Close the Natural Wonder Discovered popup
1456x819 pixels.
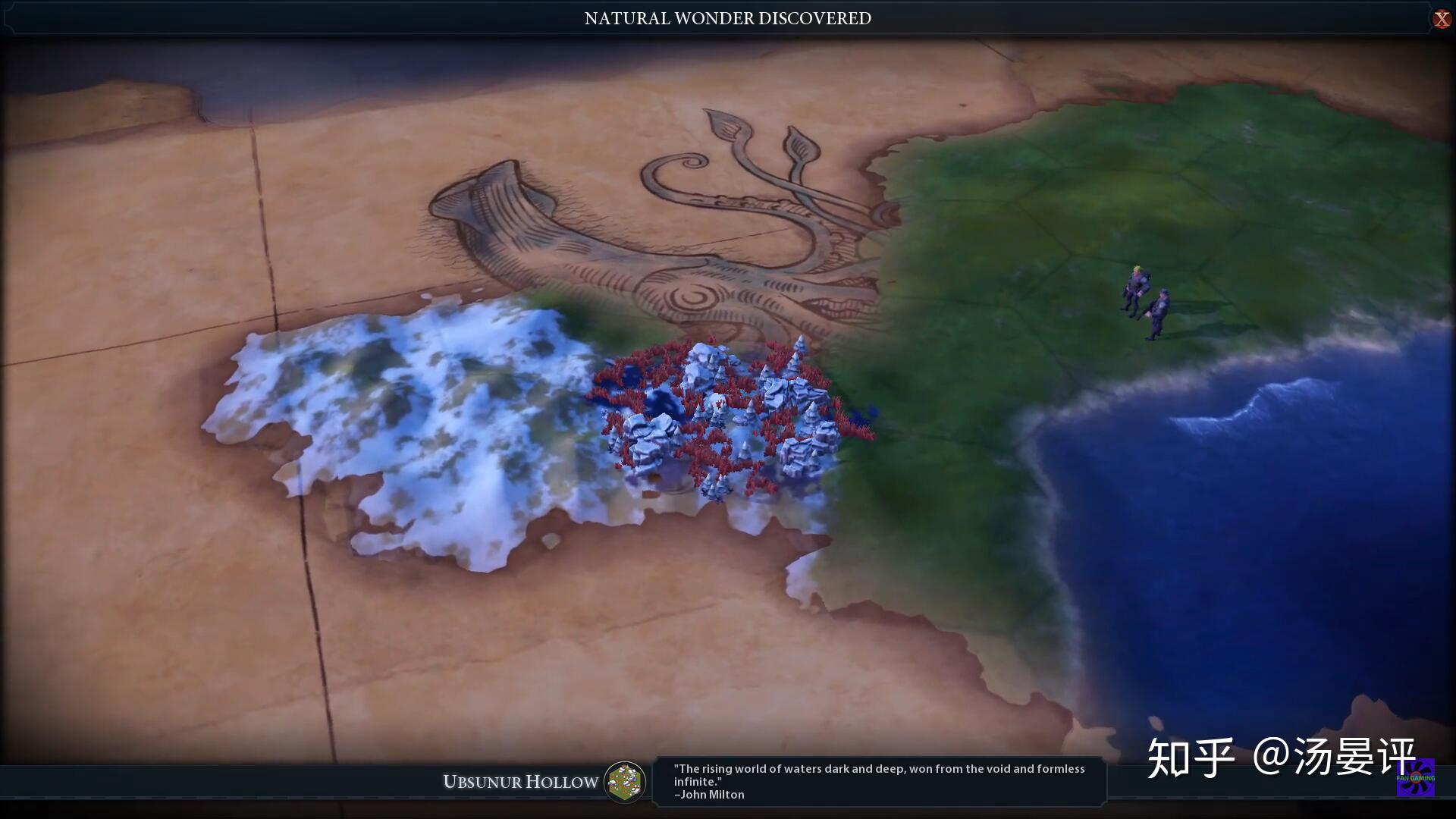1441,19
